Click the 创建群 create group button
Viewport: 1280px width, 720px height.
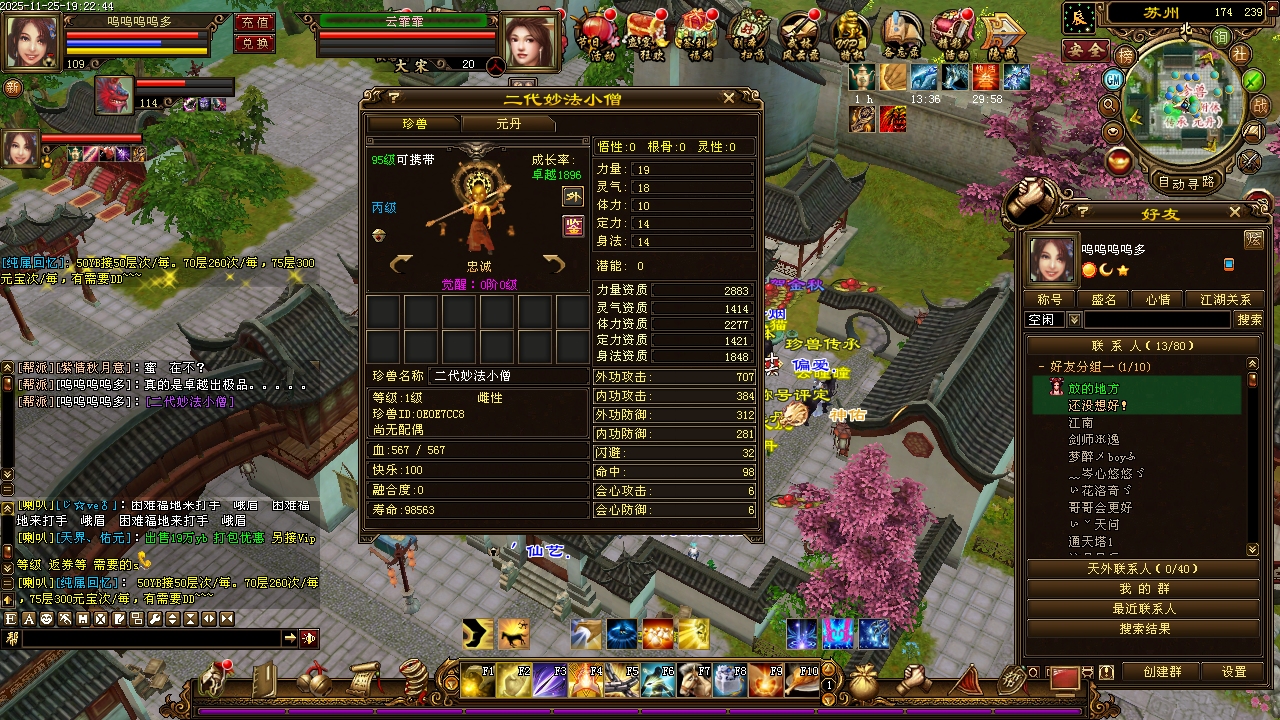pyautogui.click(x=1162, y=672)
